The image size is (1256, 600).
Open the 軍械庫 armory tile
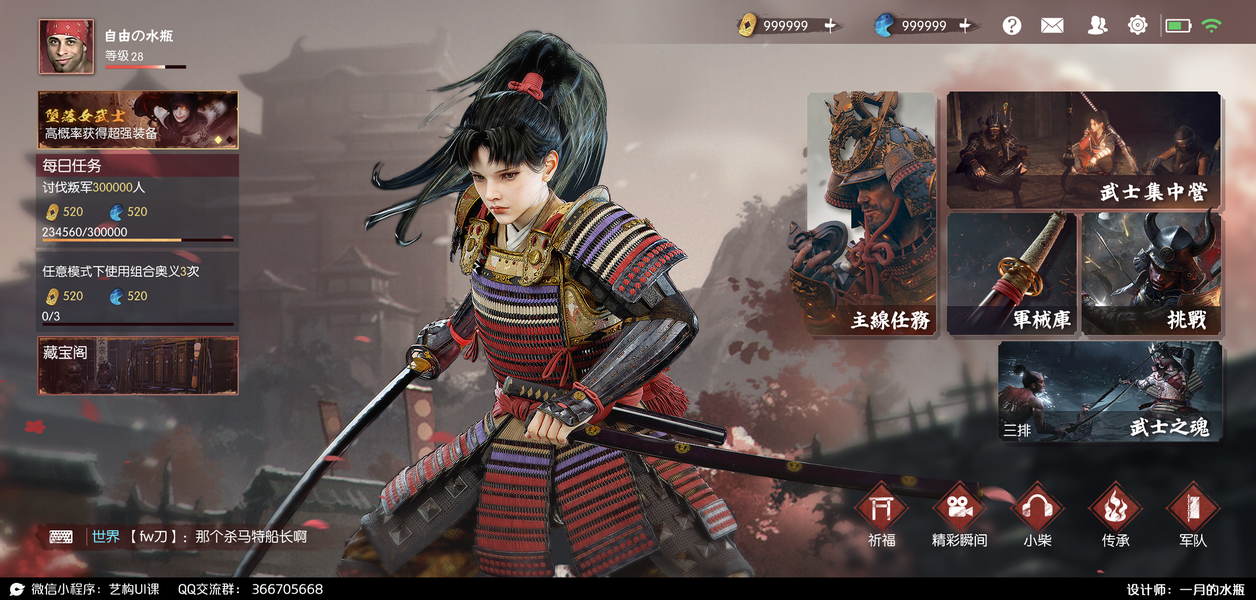(1011, 273)
